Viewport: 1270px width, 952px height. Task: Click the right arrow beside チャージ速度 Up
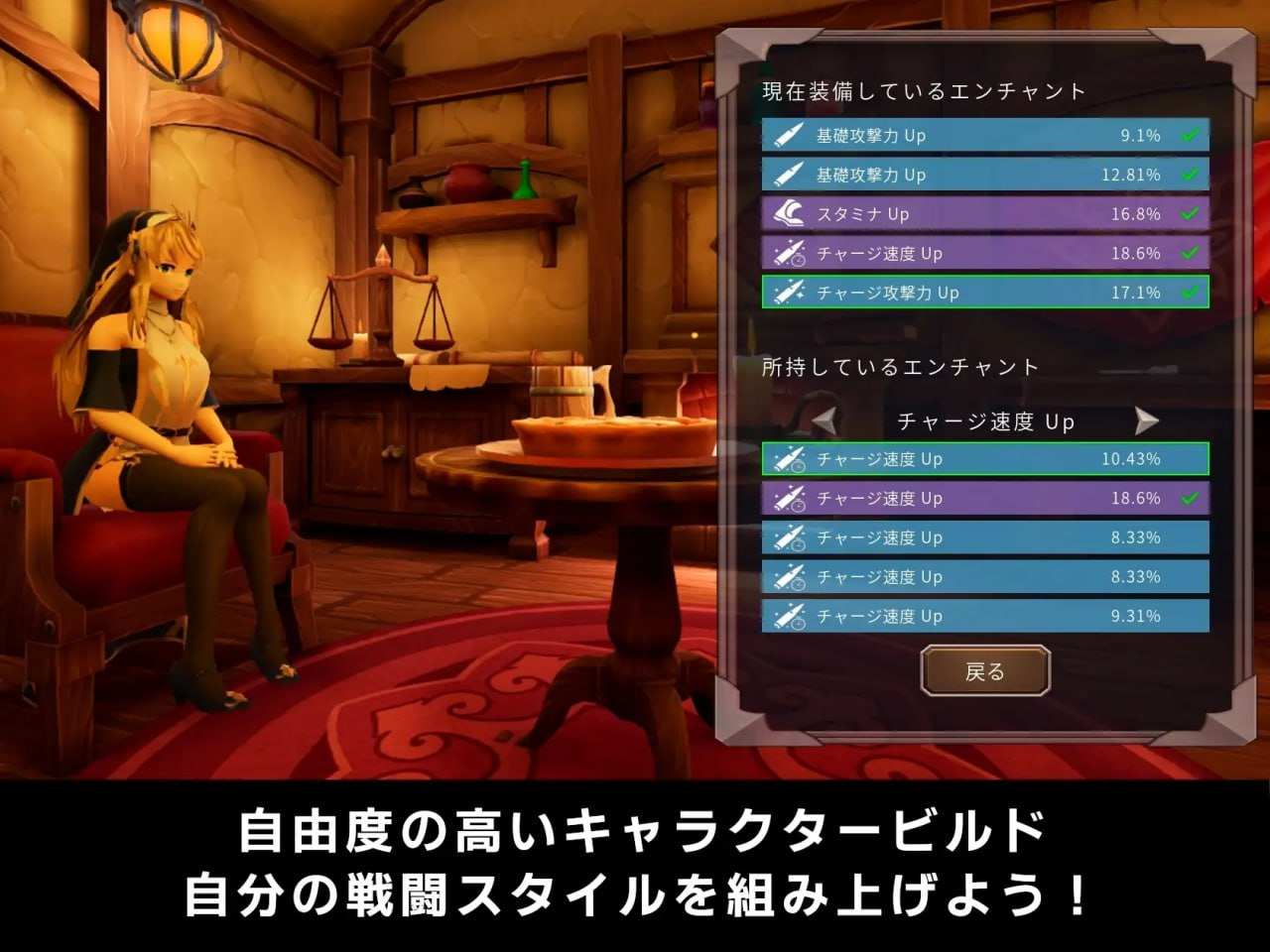[1148, 420]
